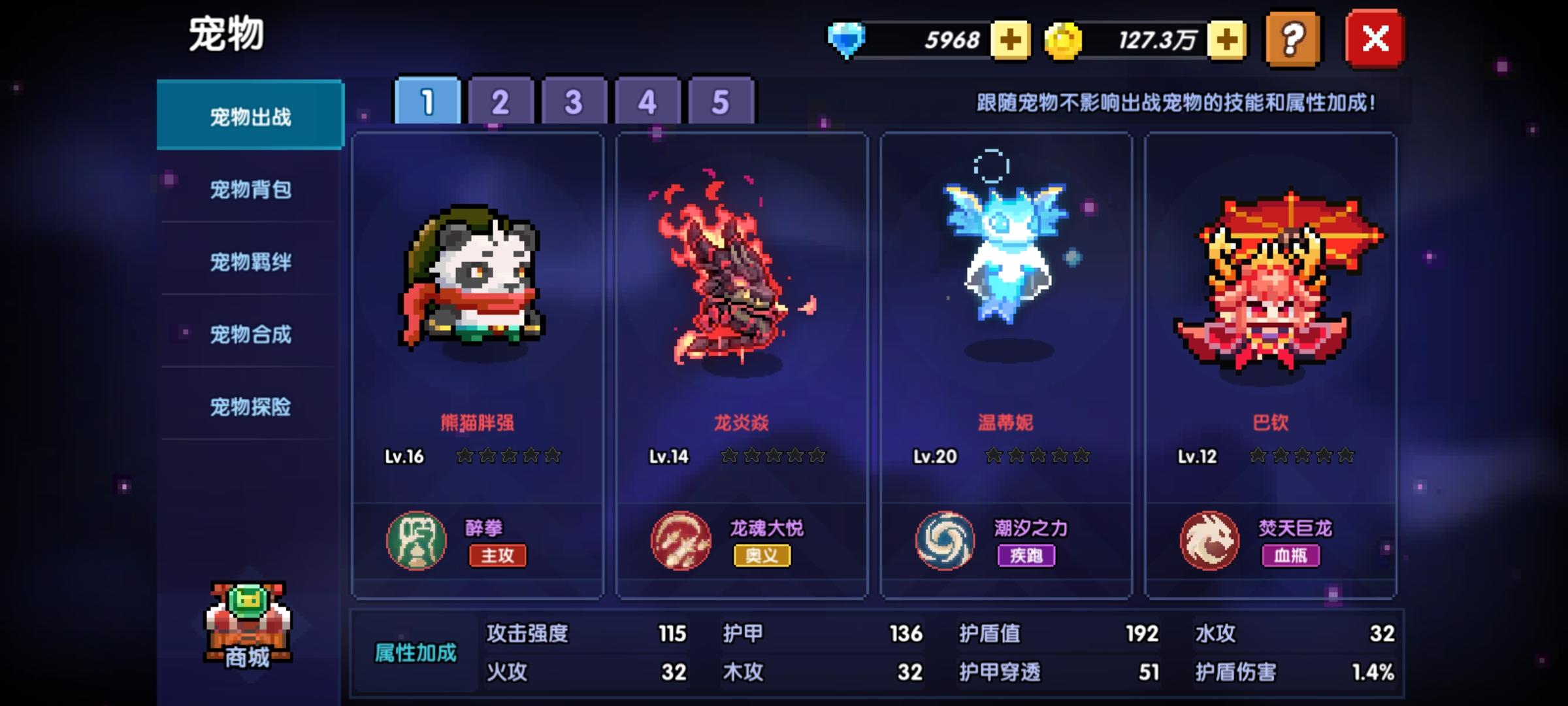The image size is (1568, 706).
Task: Switch to 宠物羁绊 section
Action: (250, 261)
